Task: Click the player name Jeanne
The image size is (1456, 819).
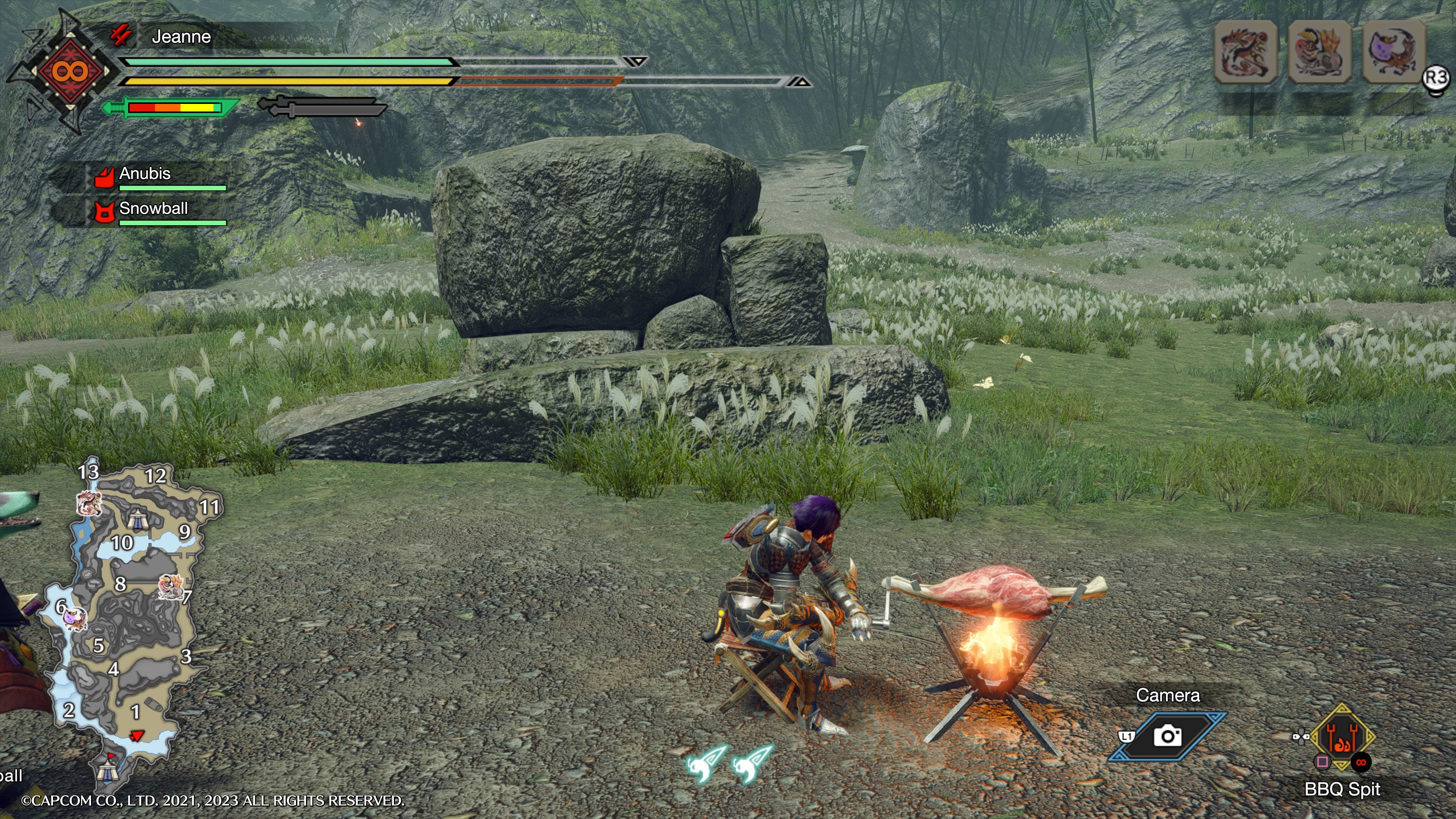Action: pos(181,37)
